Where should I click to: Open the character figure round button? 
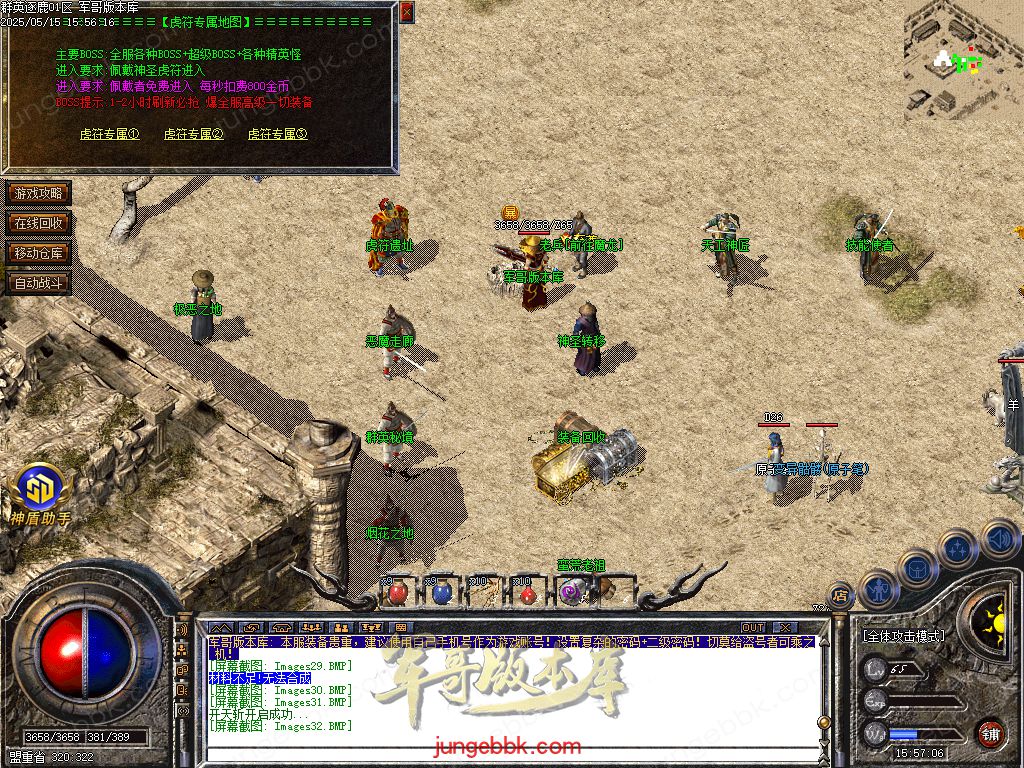click(x=878, y=589)
